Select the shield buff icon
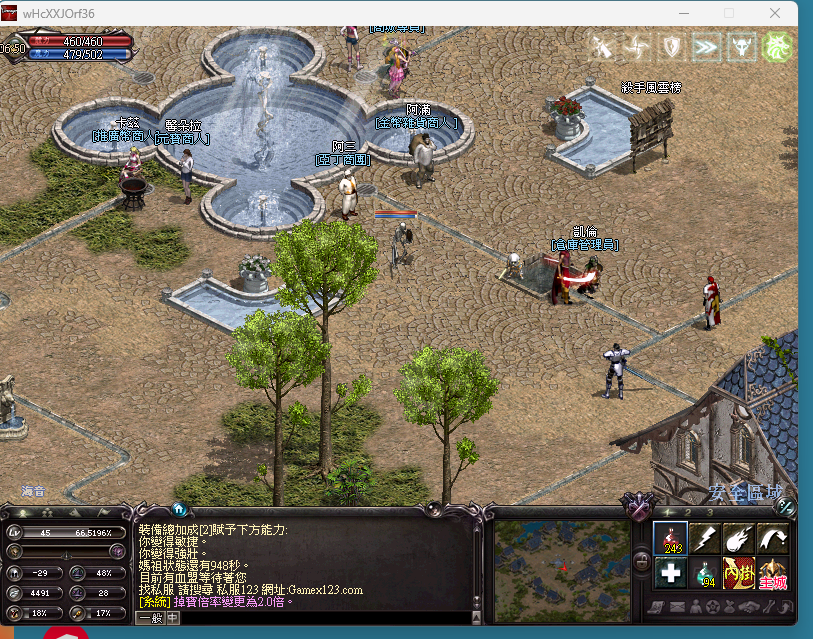 pos(671,46)
